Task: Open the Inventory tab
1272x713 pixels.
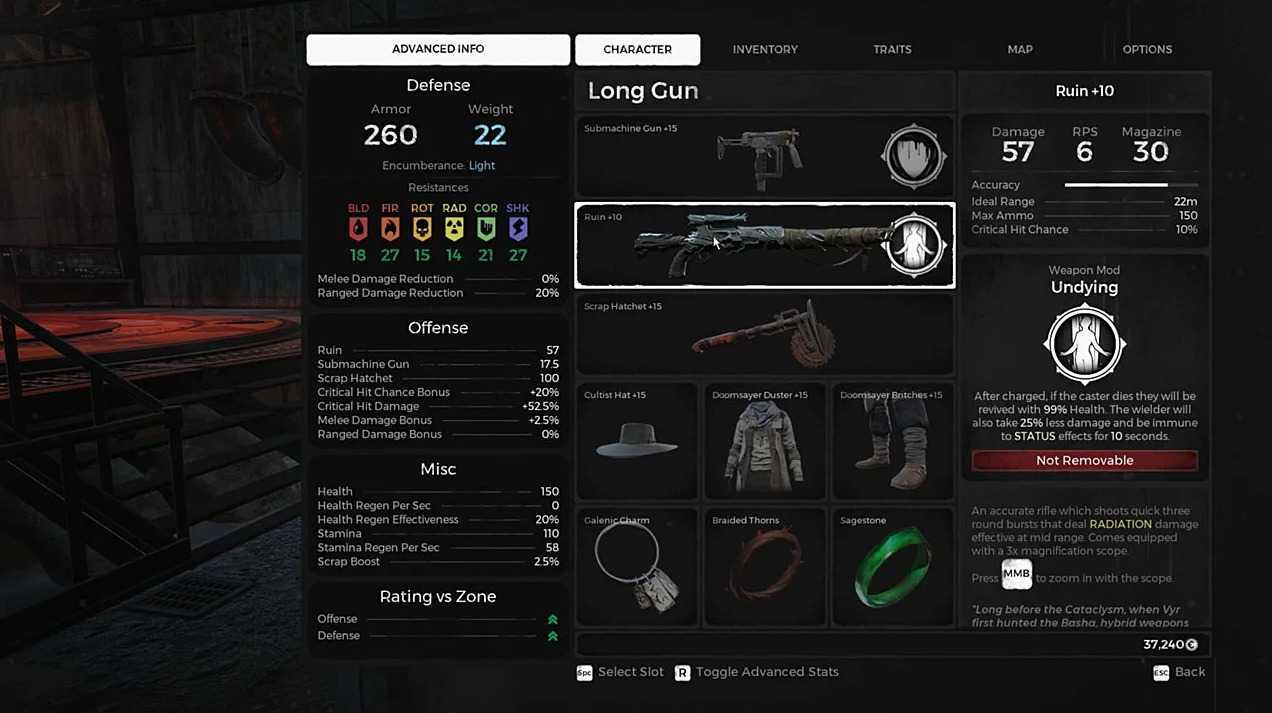Action: [765, 49]
